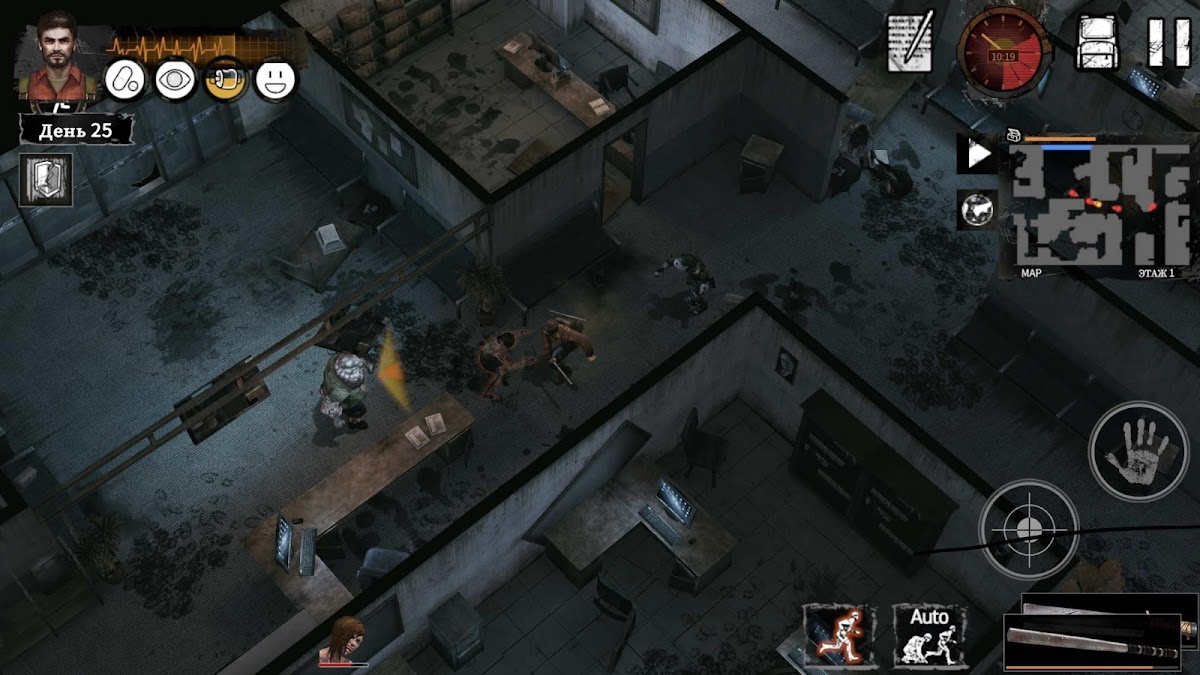Check the smiley mood status icon
Image resolution: width=1200 pixels, height=675 pixels.
tap(276, 80)
